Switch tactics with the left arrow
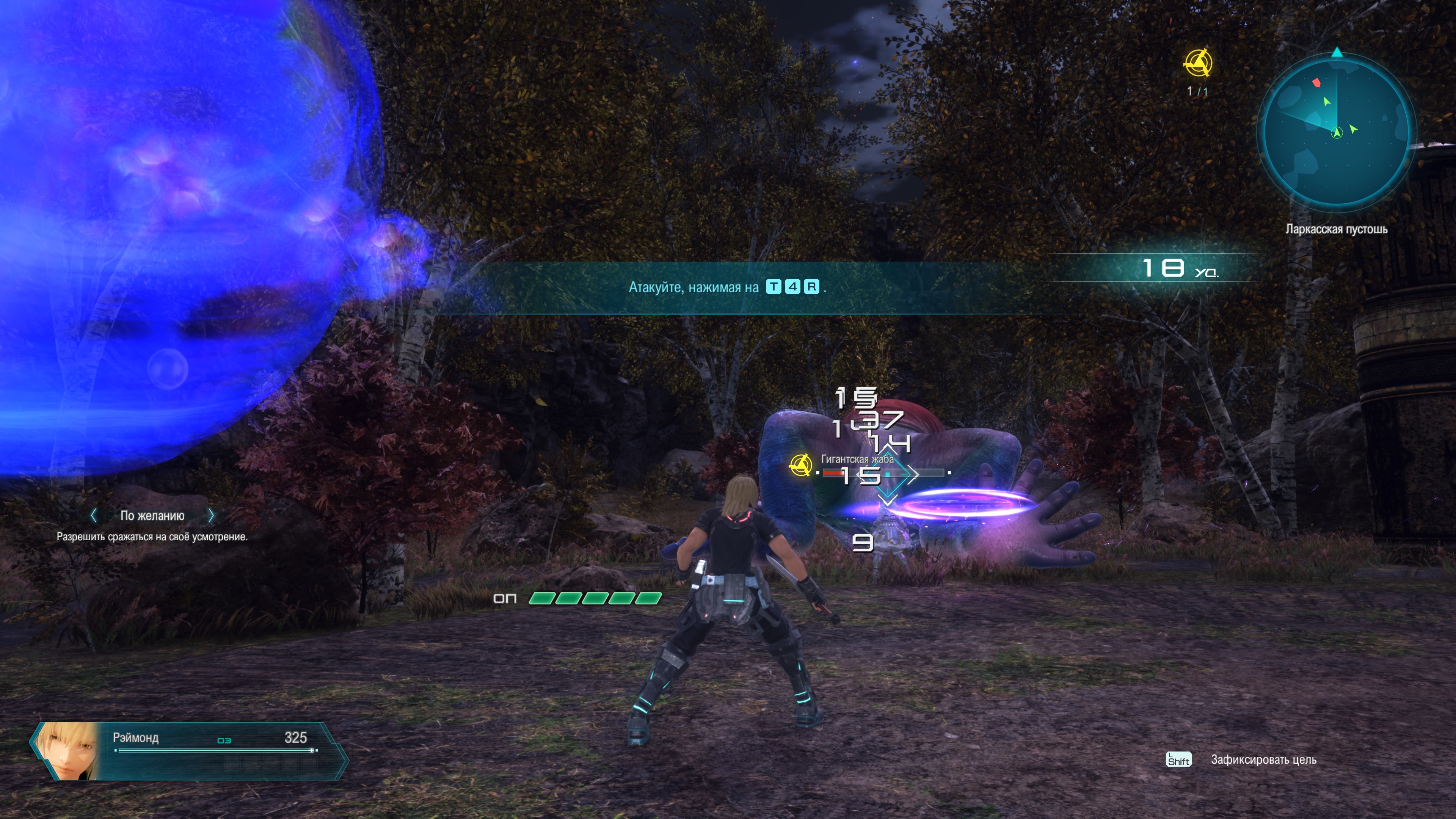1456x819 pixels. click(x=94, y=515)
